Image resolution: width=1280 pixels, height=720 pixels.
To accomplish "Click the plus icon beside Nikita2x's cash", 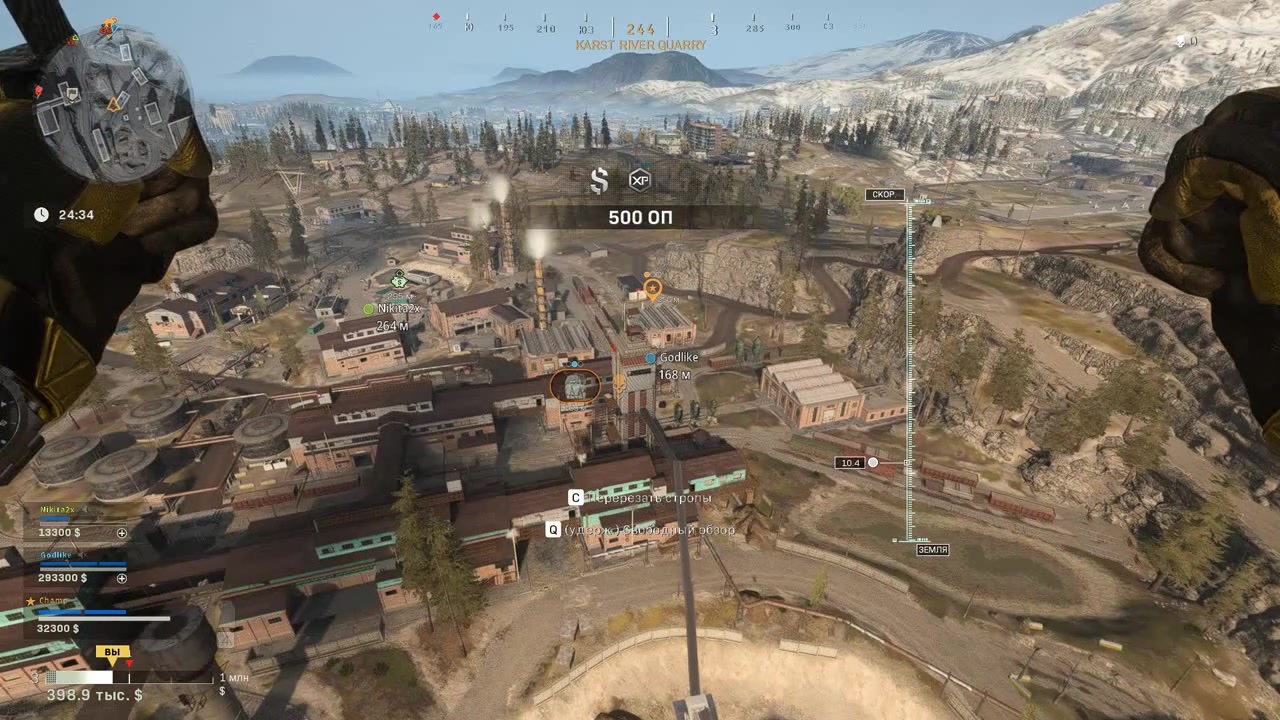I will coord(122,533).
